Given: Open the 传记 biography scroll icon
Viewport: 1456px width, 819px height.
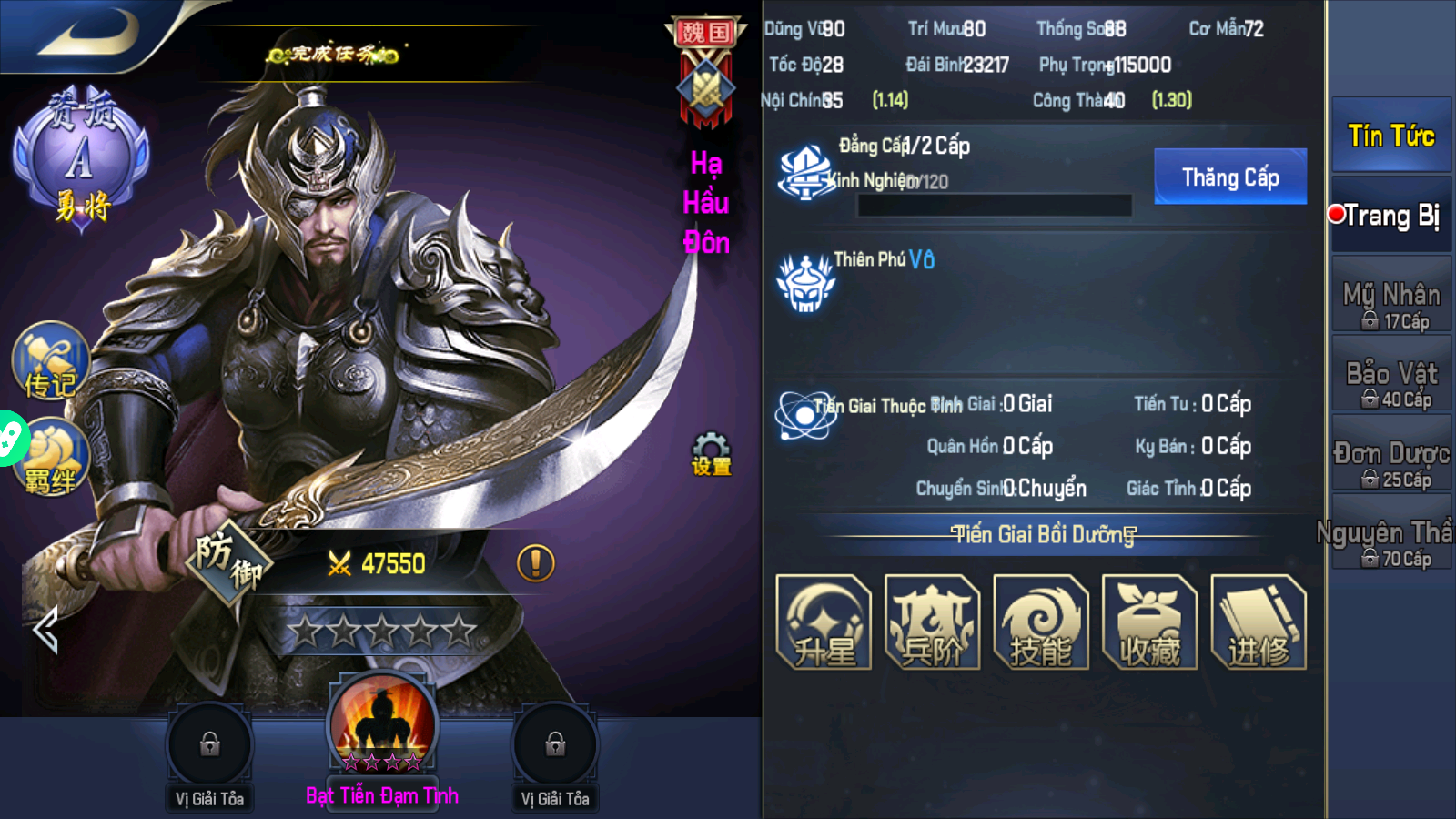Looking at the screenshot, I should tap(51, 361).
